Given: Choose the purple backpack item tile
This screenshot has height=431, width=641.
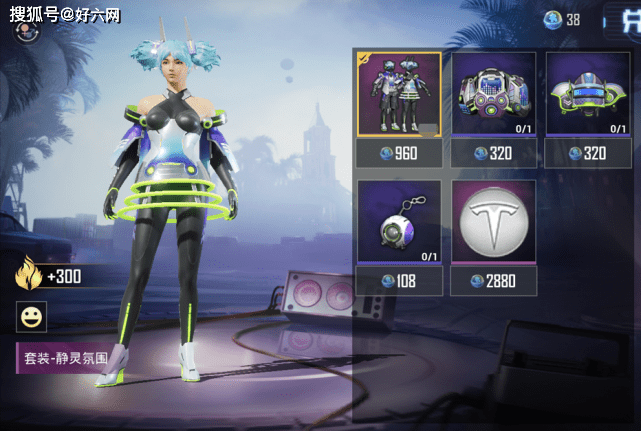Looking at the screenshot, I should [493, 96].
